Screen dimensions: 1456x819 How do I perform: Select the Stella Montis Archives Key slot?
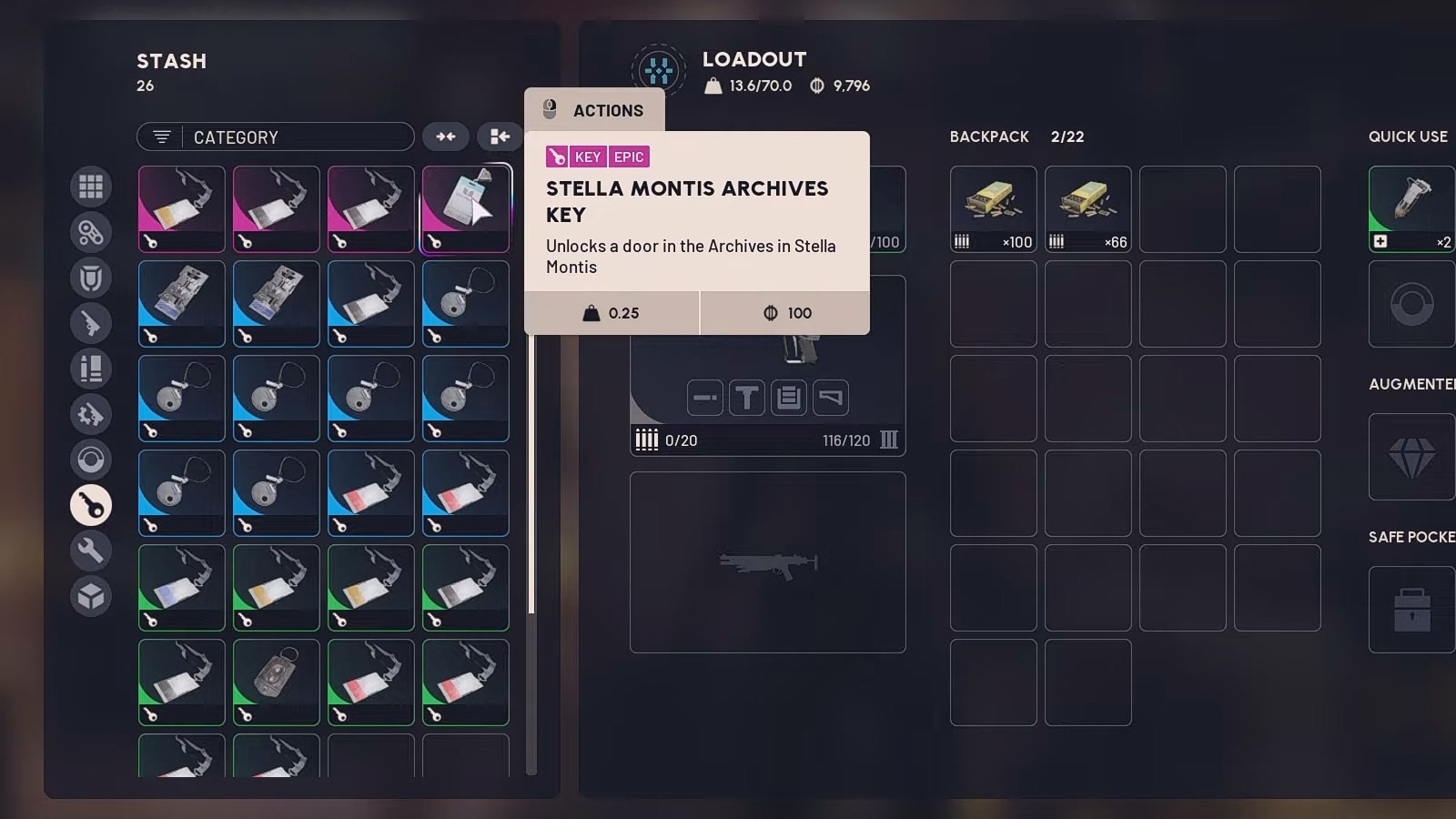[x=465, y=208]
